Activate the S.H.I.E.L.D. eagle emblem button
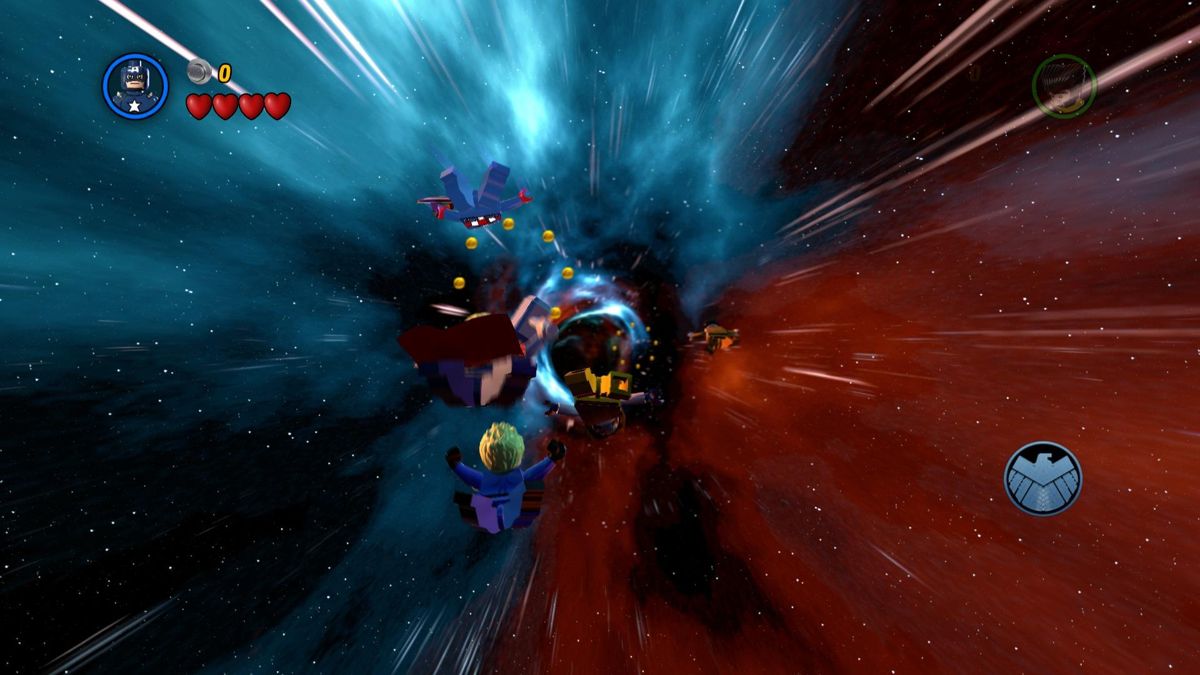This screenshot has height=675, width=1200. coord(1043,478)
